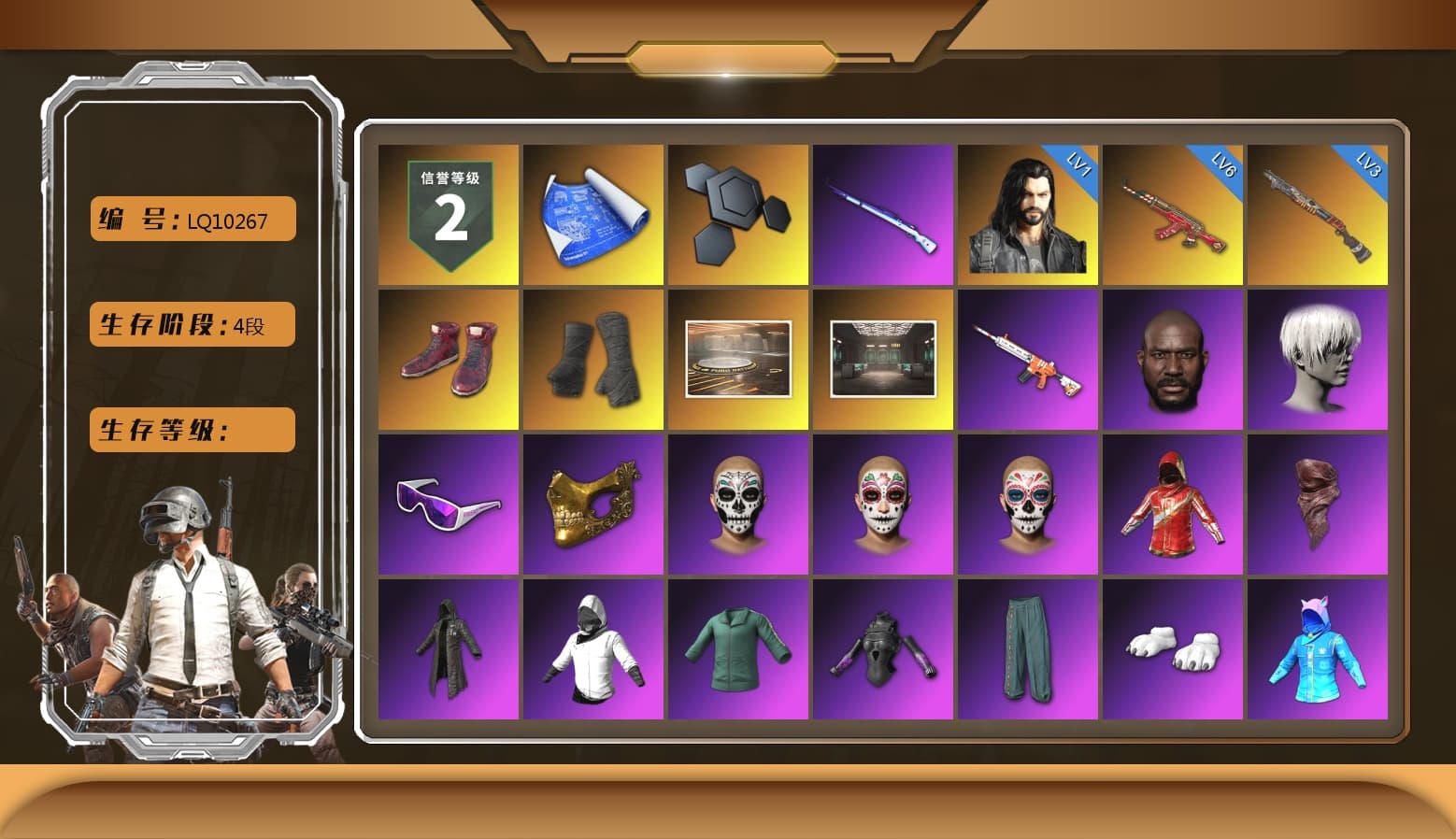Click the LV1 male character portrait
The width and height of the screenshot is (1456, 839).
tap(1028, 212)
